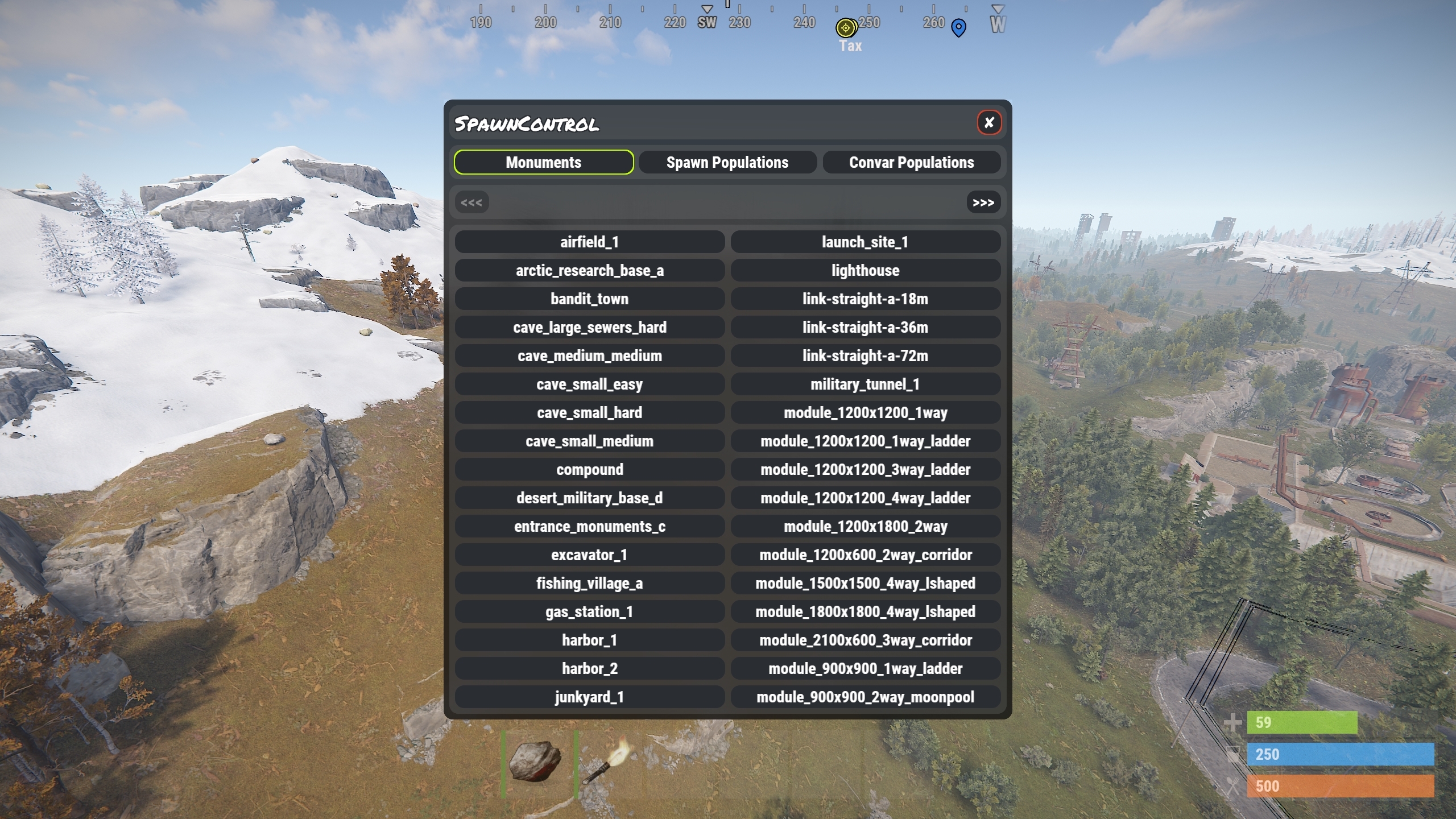Click the junkyard_1 list entry
The height and width of the screenshot is (819, 1456).
tap(589, 697)
